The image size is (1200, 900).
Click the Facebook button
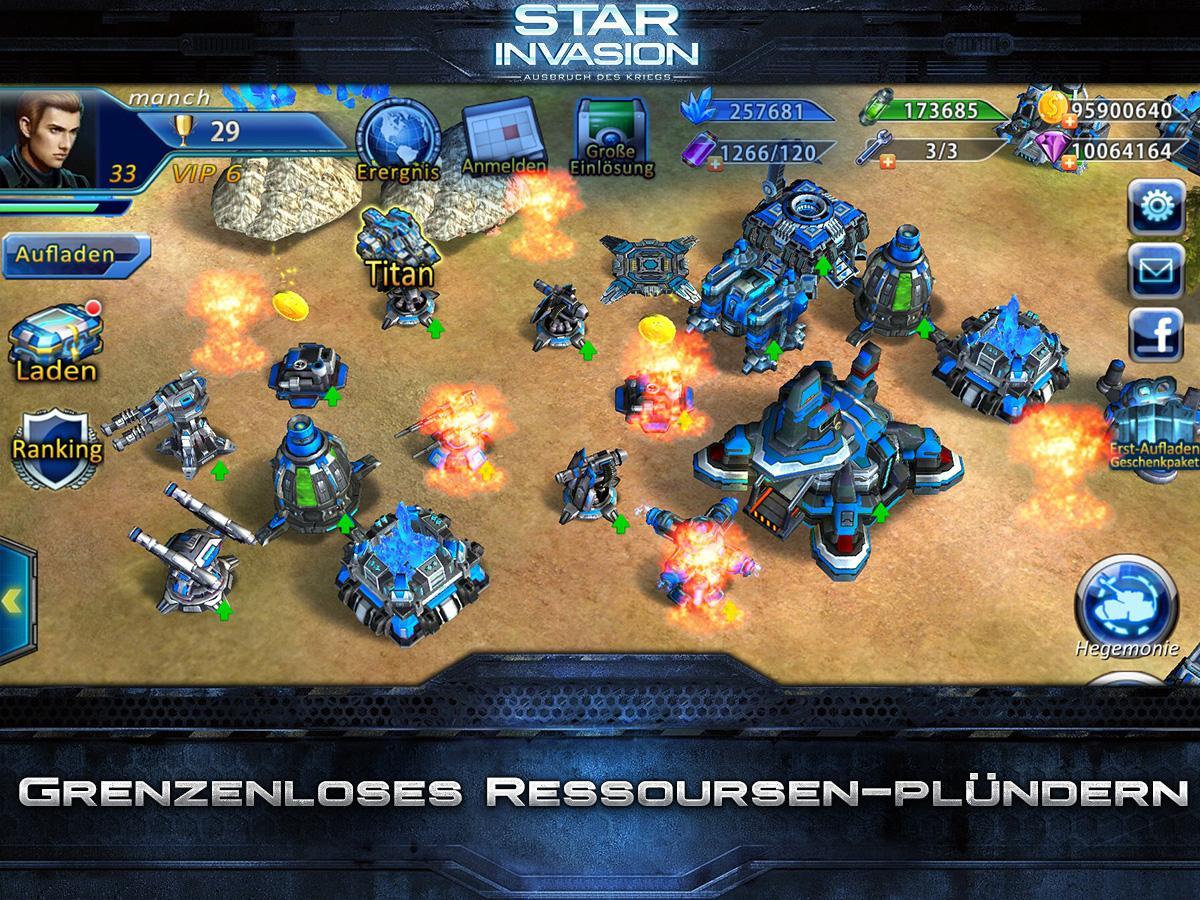coord(1155,333)
